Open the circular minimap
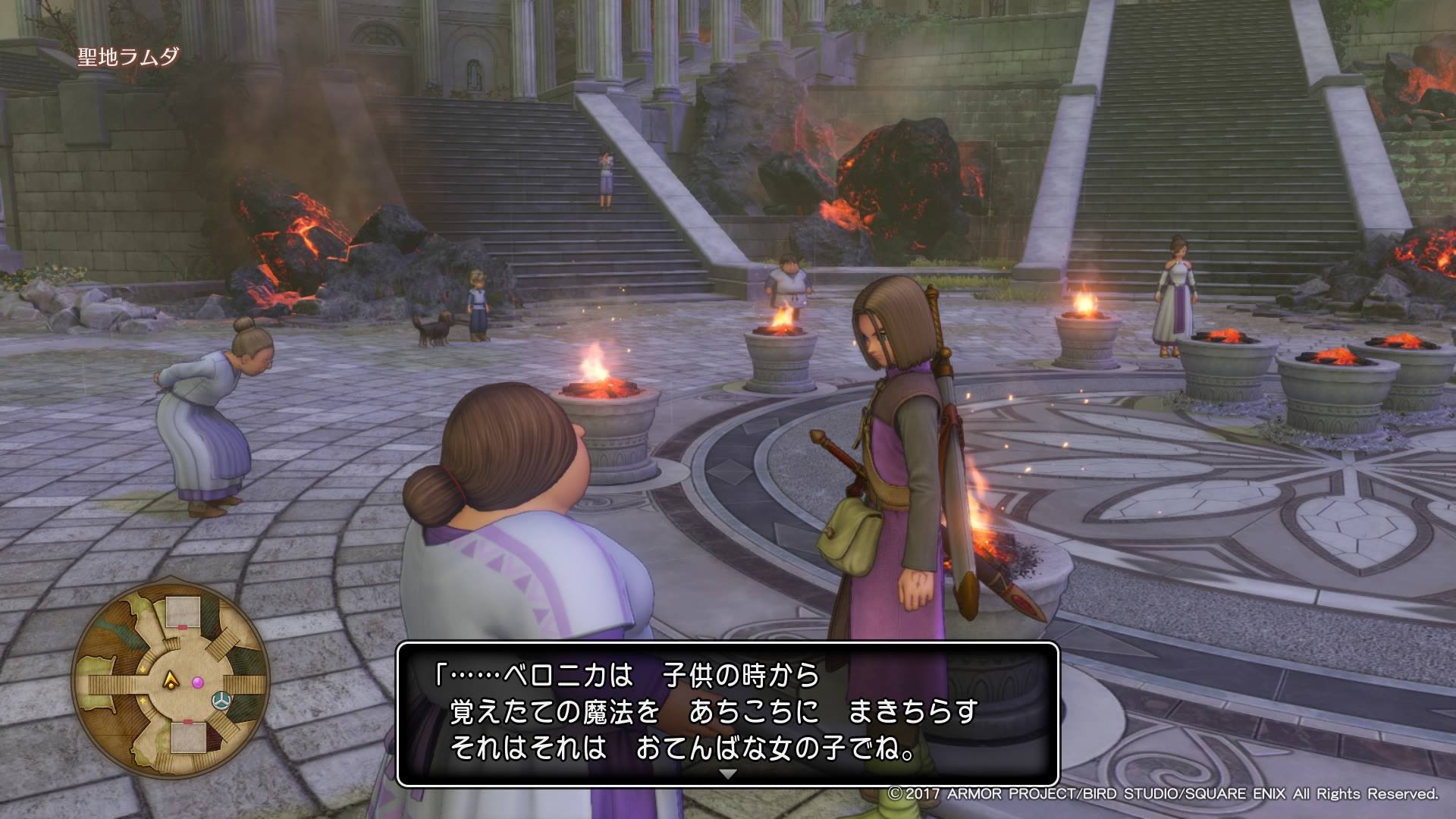 [171, 682]
